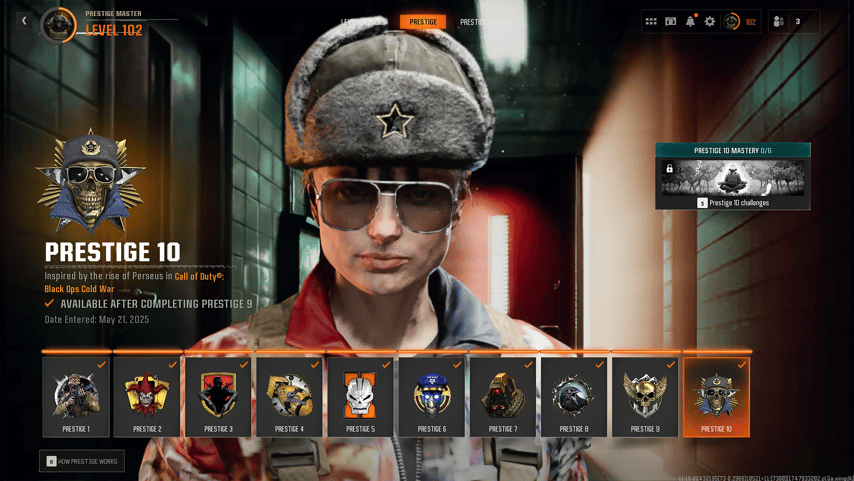Open the grid menu icon
The height and width of the screenshot is (481, 854).
click(651, 21)
